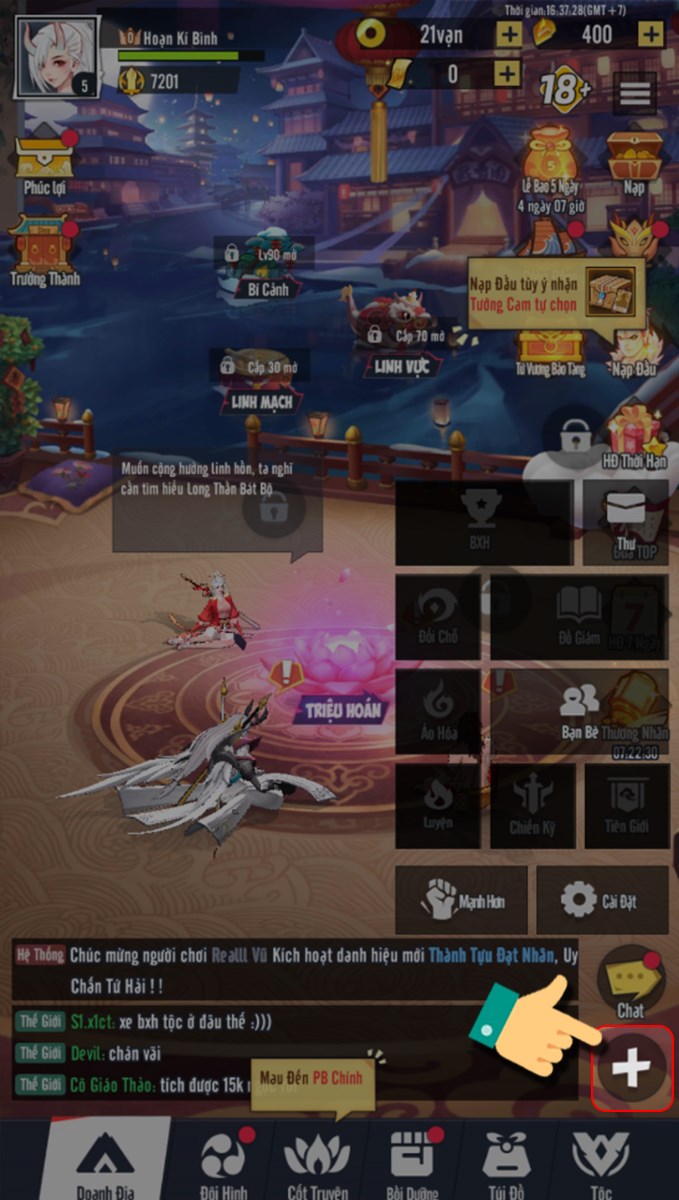Switch to the Cốt Truyện tab
The width and height of the screenshot is (679, 1200).
316,1160
